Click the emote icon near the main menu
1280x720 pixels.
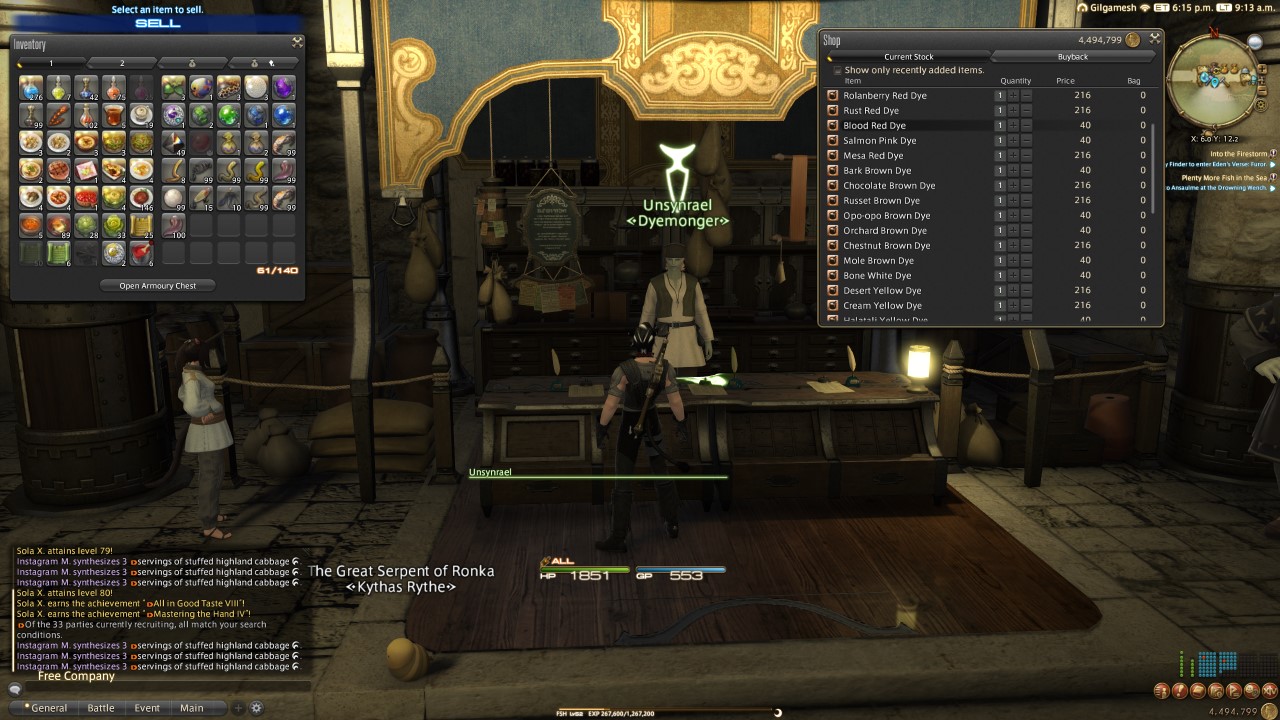click(1251, 690)
